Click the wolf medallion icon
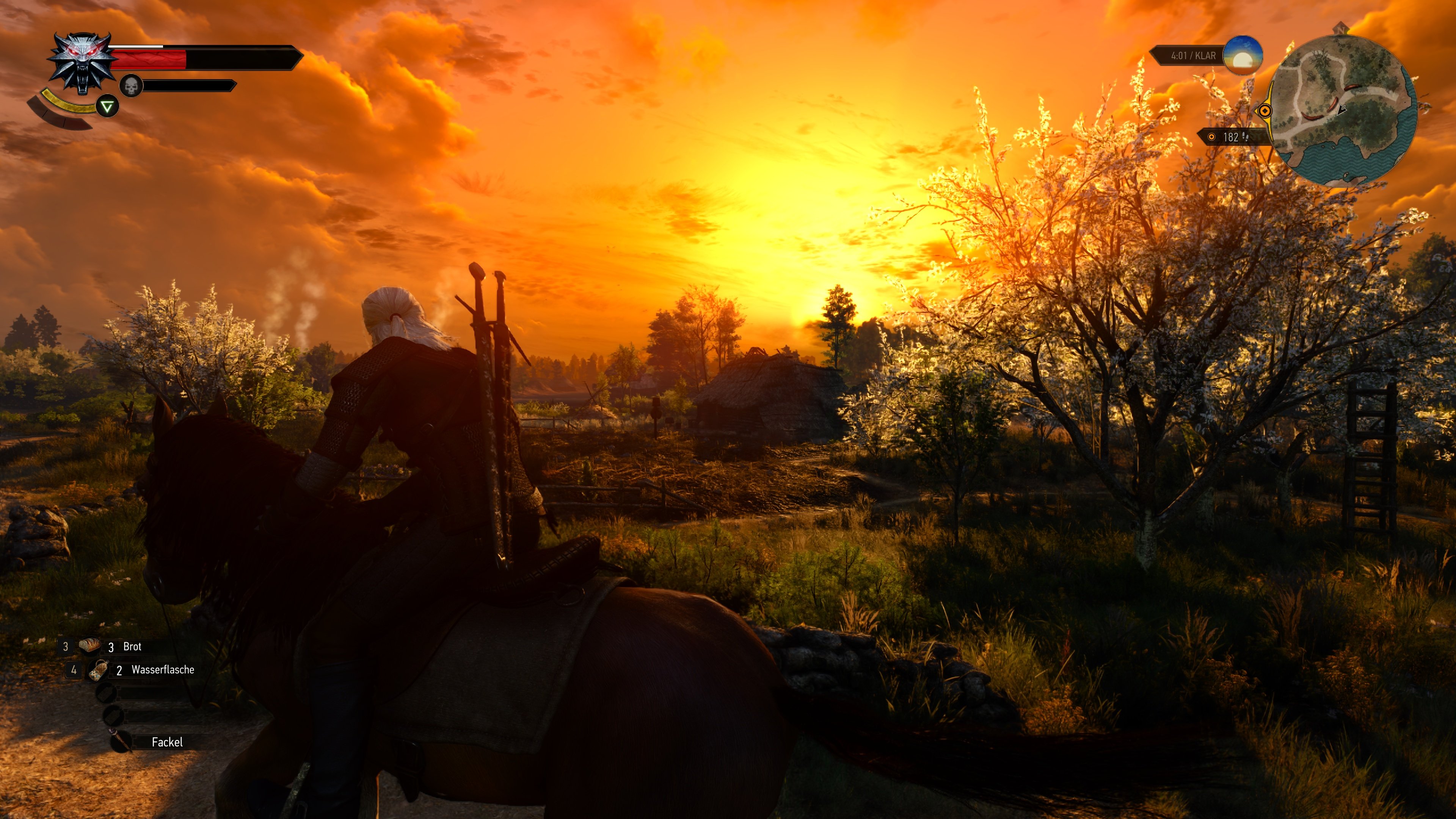The height and width of the screenshot is (819, 1456). [82, 62]
